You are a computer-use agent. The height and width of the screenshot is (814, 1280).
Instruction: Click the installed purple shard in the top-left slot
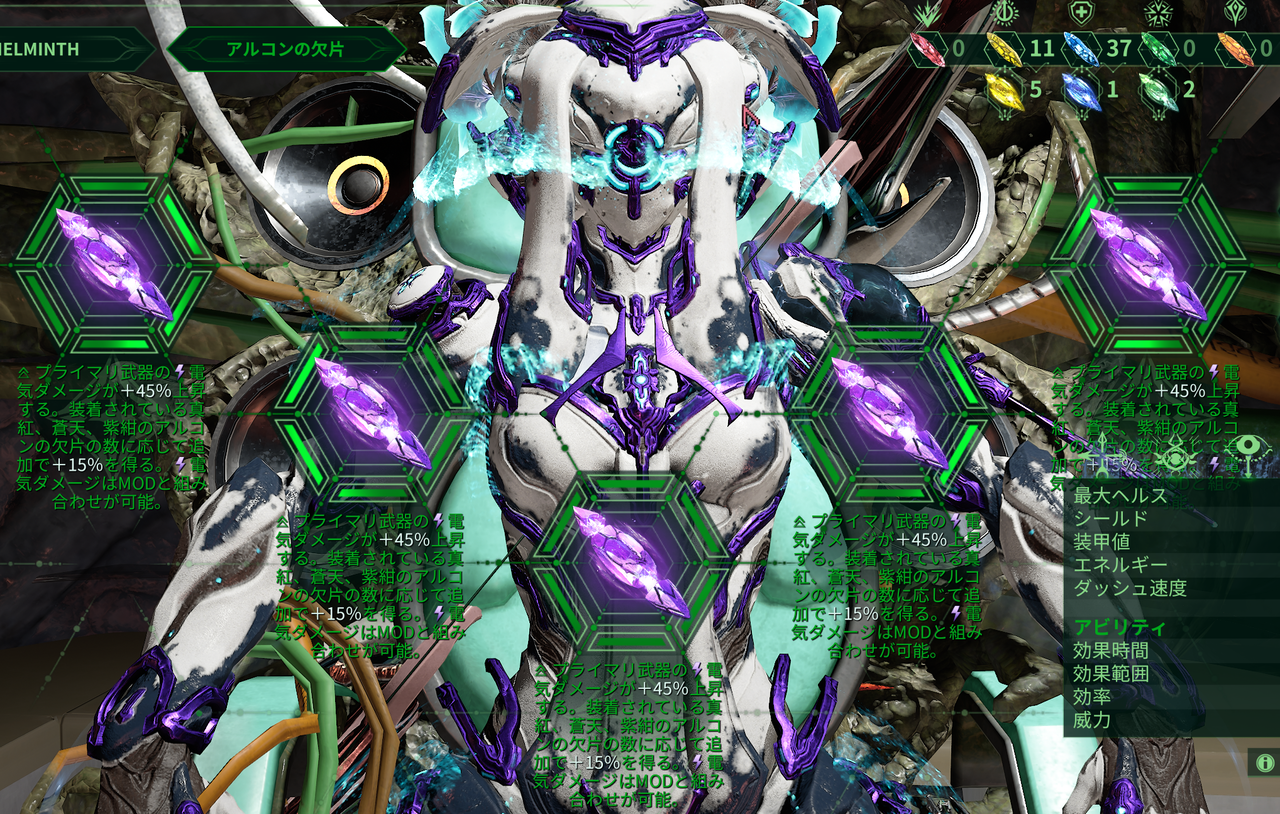click(x=112, y=266)
